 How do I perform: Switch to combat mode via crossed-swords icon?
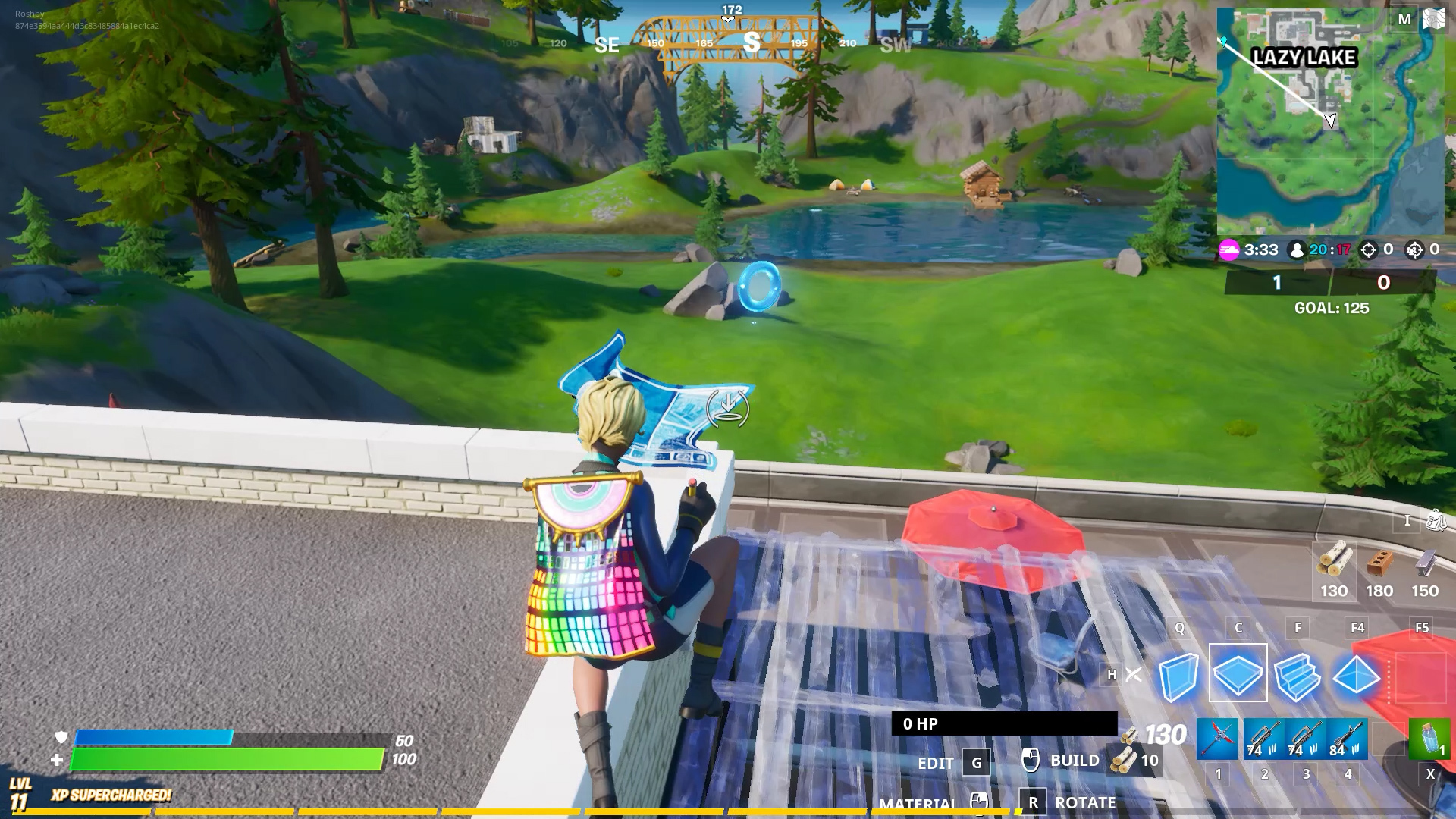click(x=1134, y=674)
